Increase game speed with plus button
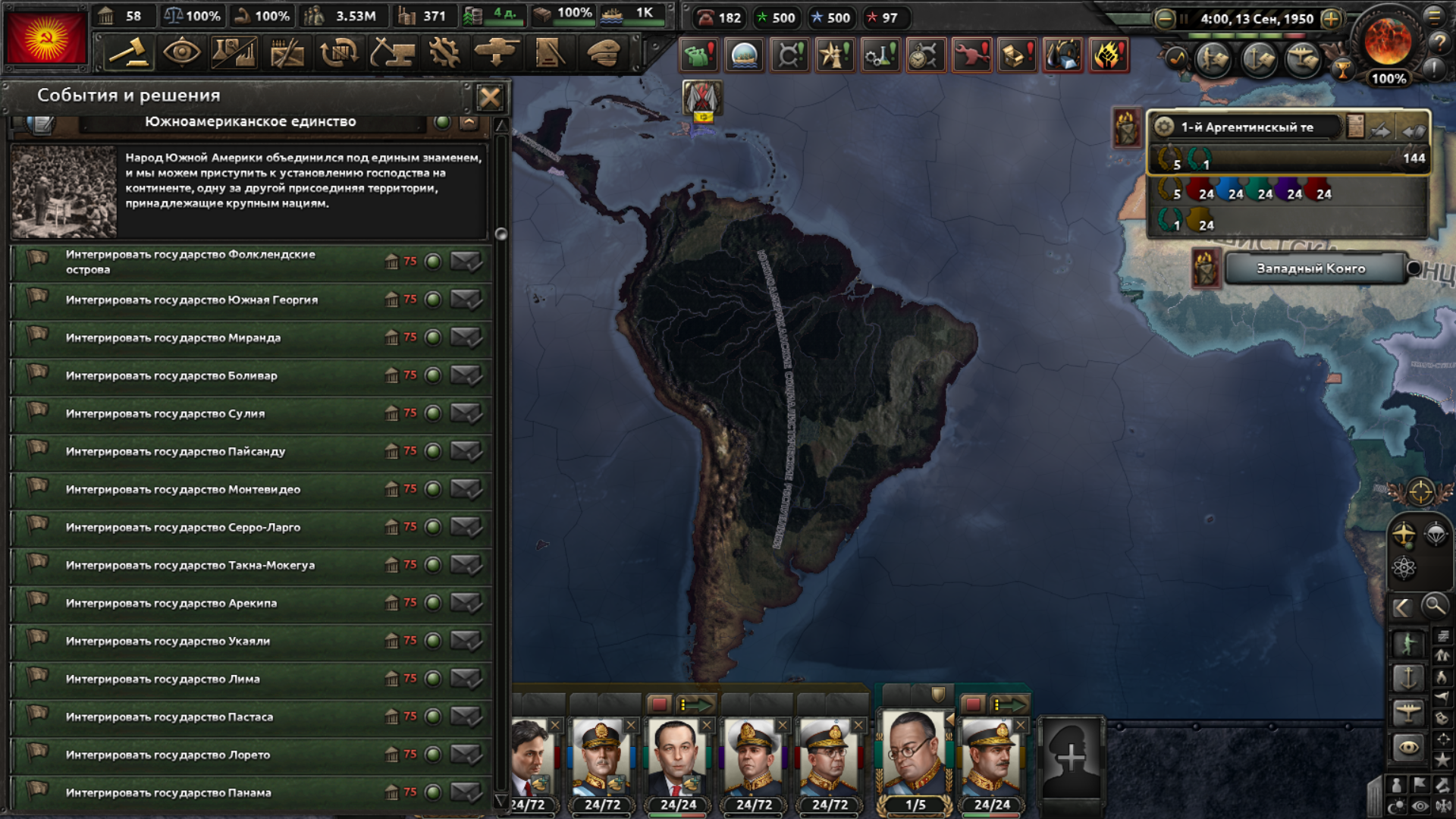The width and height of the screenshot is (1456, 819). click(1331, 19)
